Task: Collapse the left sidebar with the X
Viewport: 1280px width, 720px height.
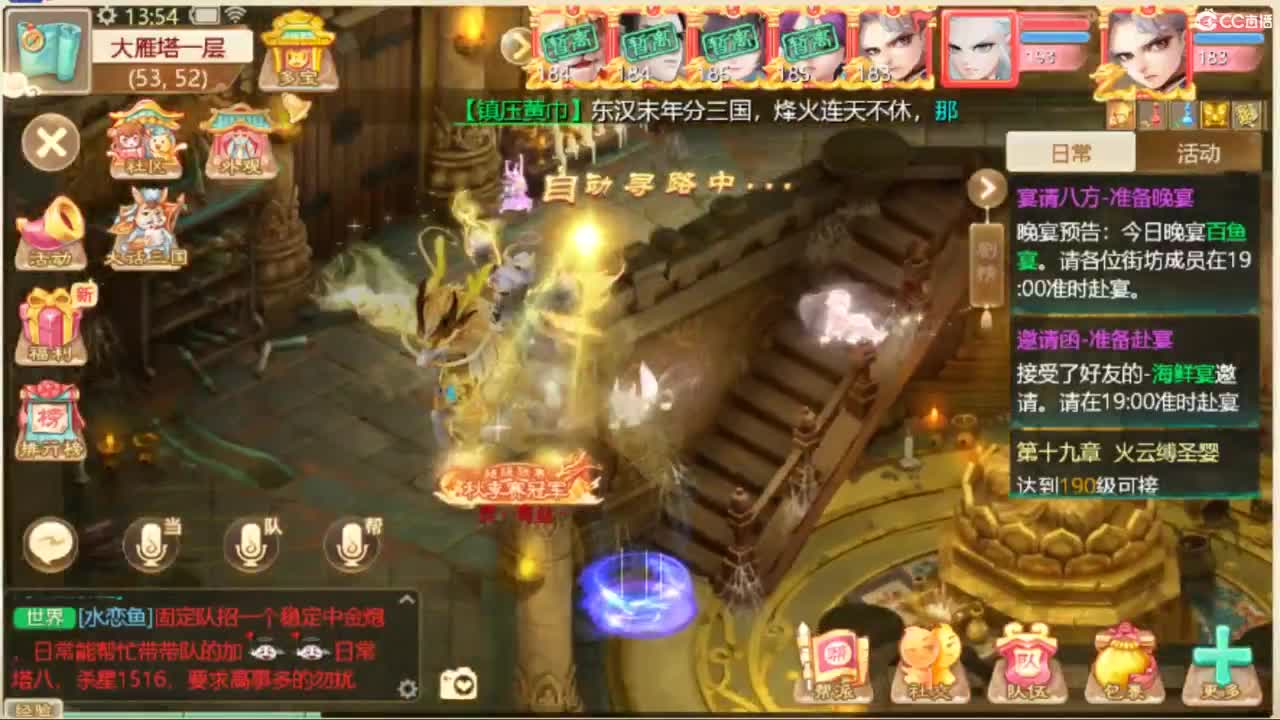Action: [x=48, y=143]
